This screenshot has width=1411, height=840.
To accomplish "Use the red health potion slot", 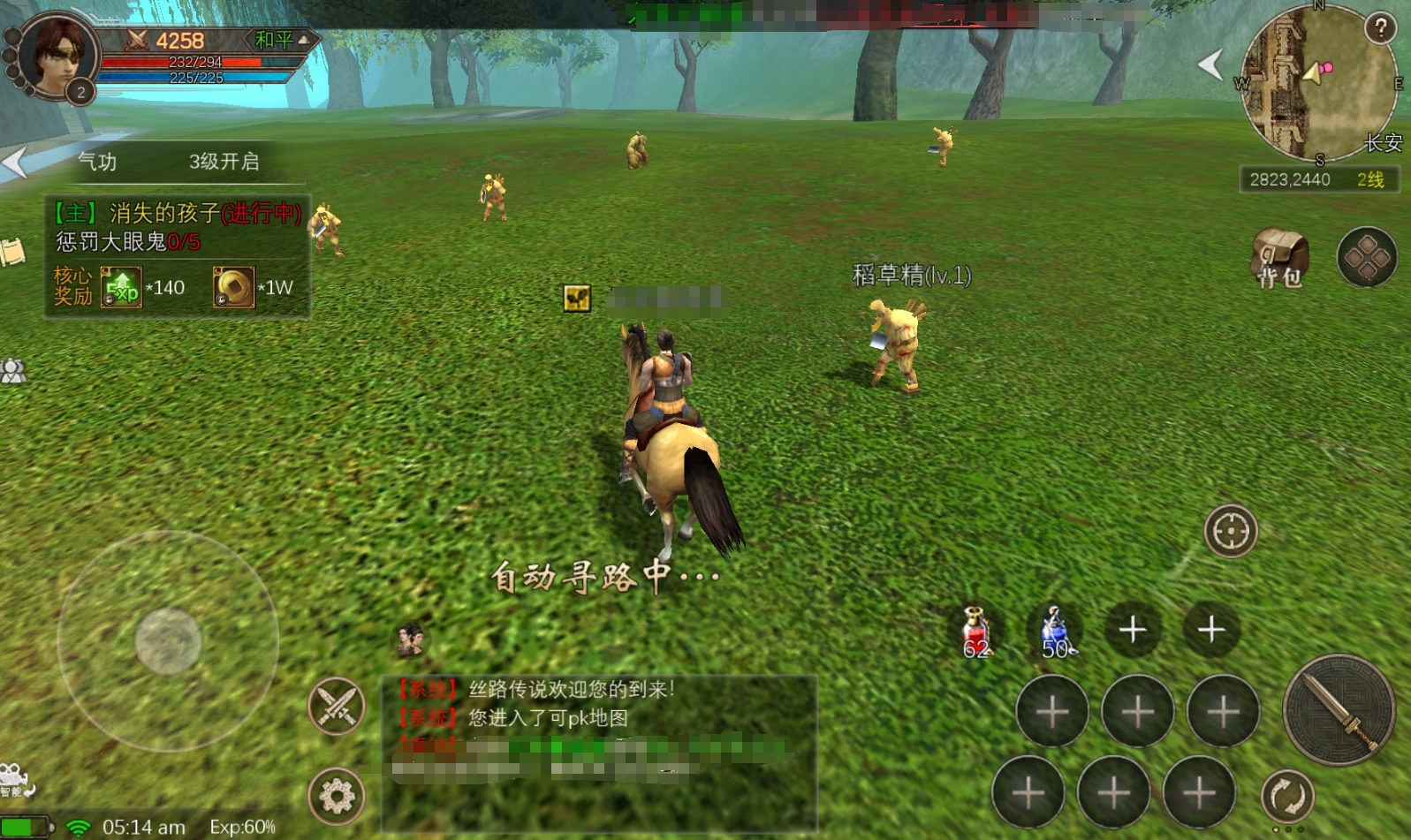I will coord(975,632).
